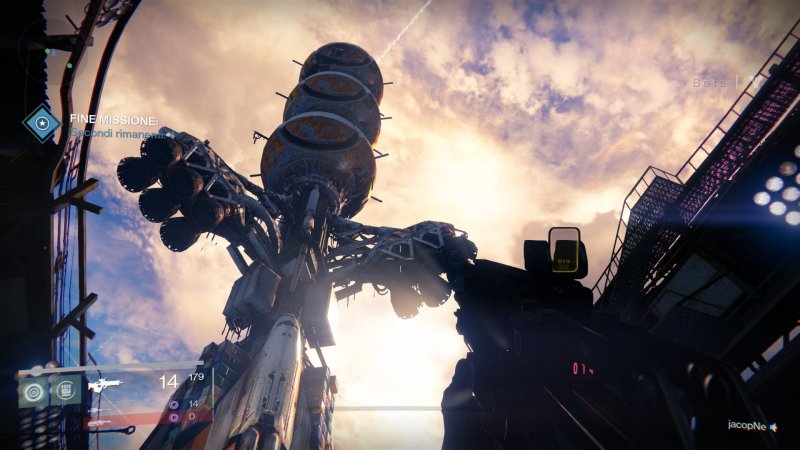Click the speaker icon beside jacopNe
The width and height of the screenshot is (800, 450).
(774, 426)
